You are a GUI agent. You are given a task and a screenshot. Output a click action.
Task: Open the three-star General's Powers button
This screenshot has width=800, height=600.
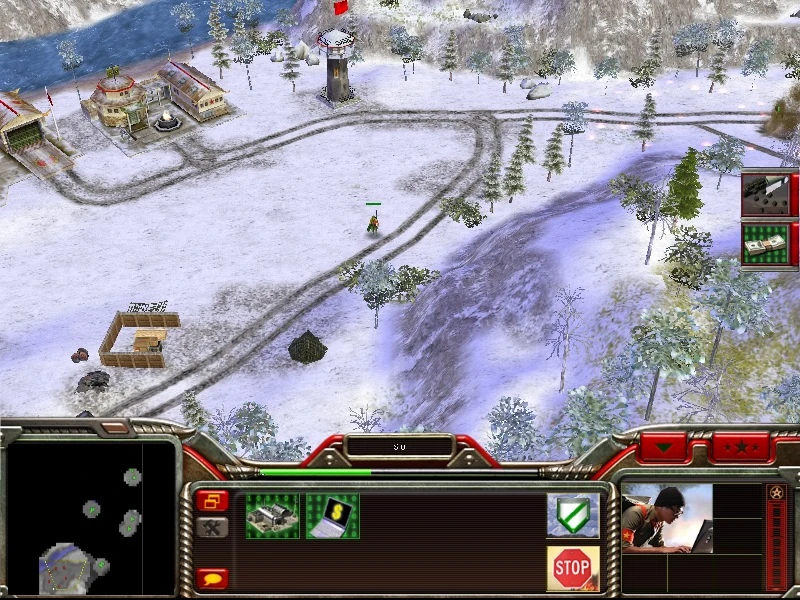pos(742,446)
